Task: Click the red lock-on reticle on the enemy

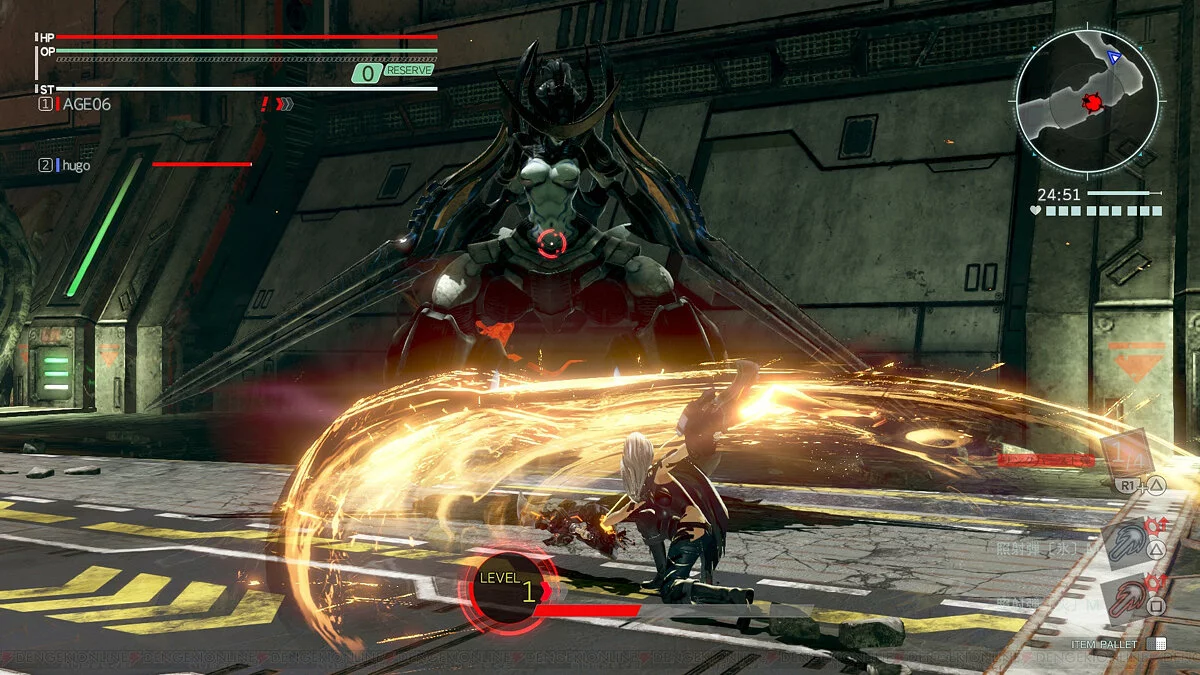Action: click(551, 242)
